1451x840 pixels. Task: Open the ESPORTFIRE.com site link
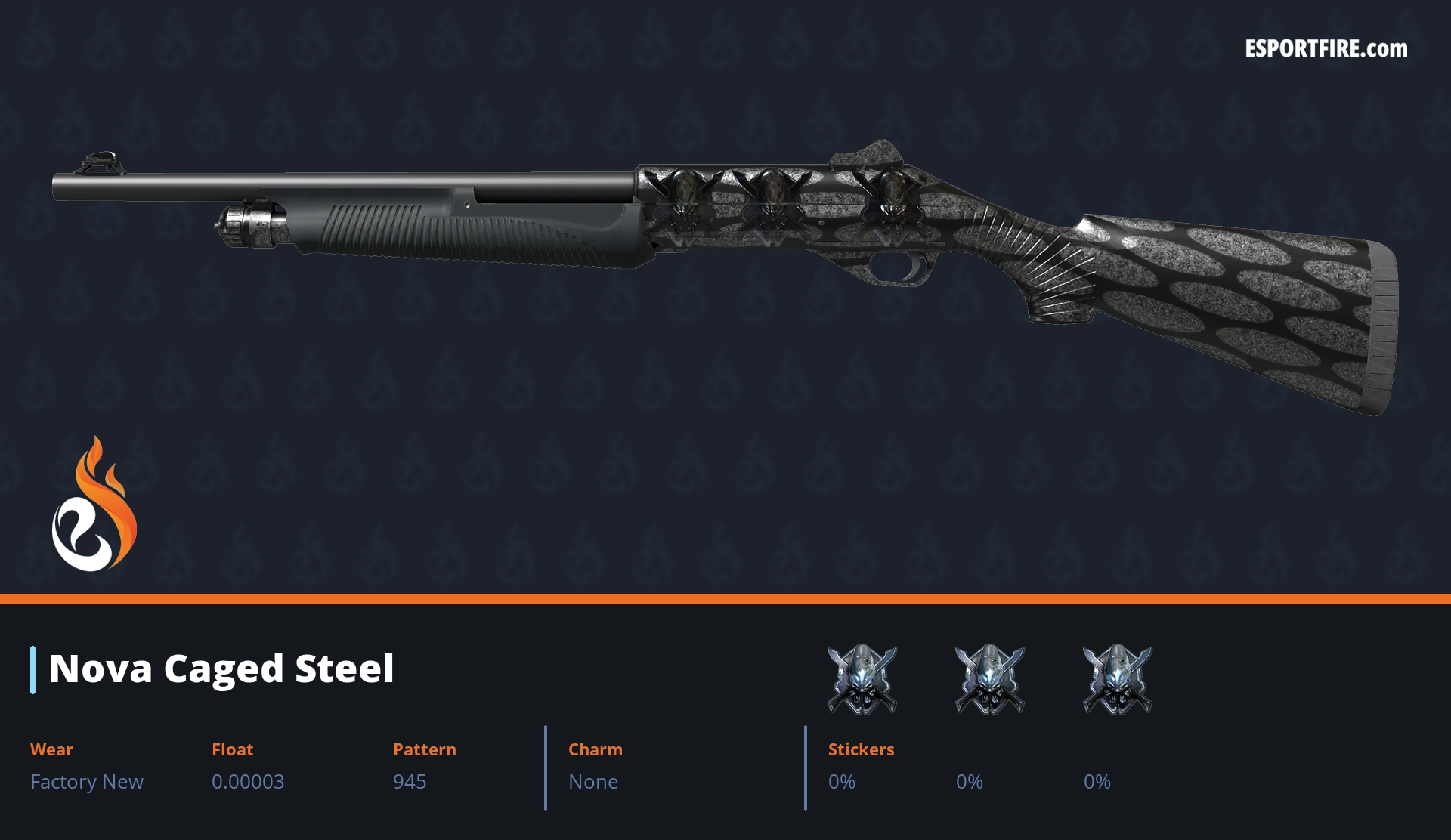(x=1326, y=49)
